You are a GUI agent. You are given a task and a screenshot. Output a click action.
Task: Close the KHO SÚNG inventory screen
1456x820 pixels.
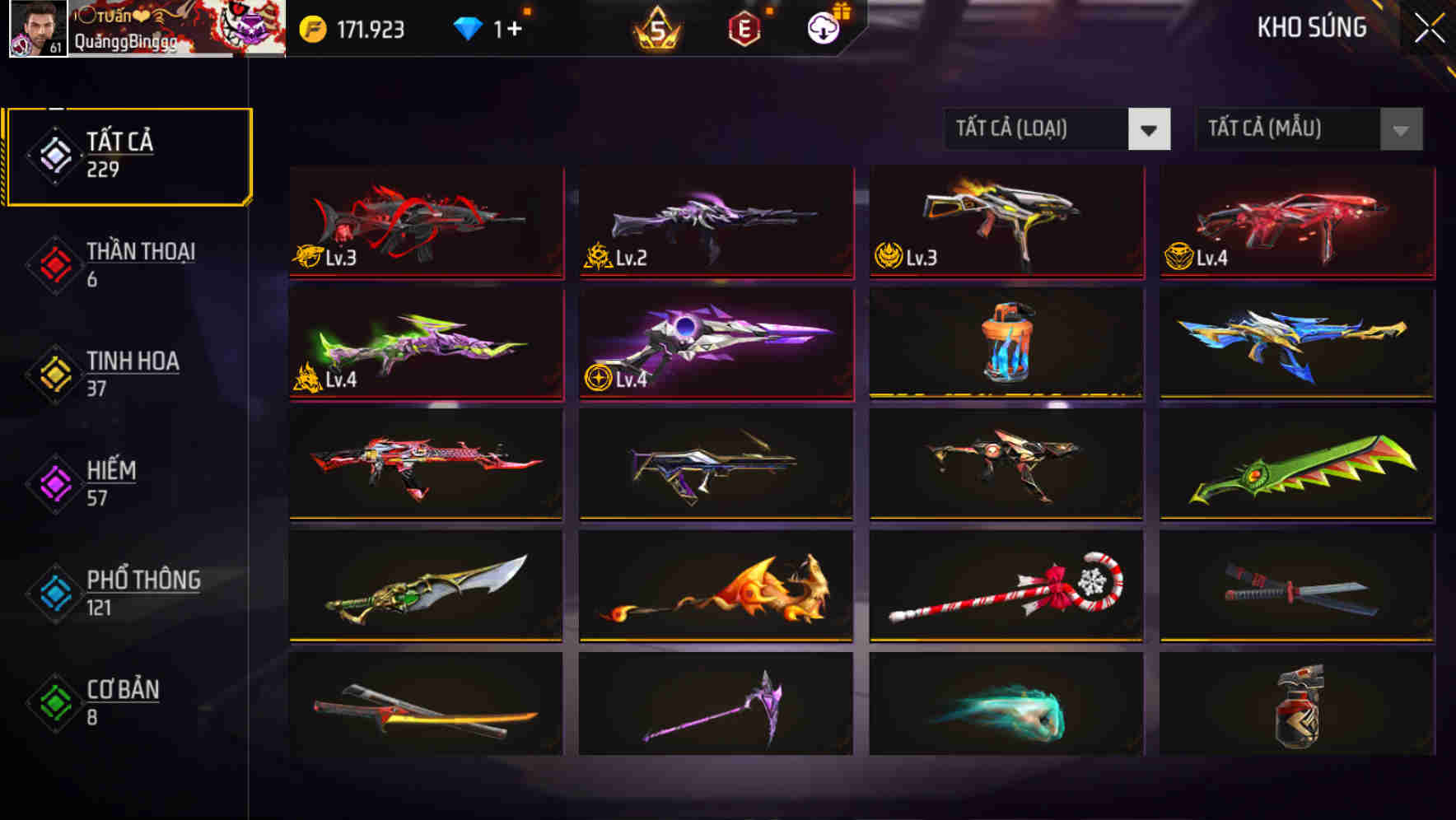(1430, 26)
